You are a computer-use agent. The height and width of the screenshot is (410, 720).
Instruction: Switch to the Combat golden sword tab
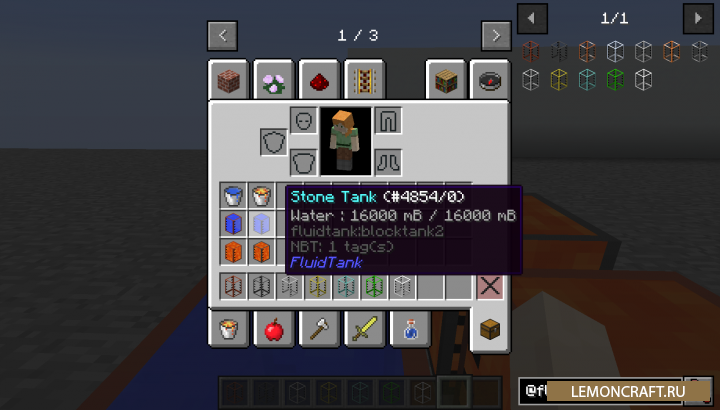(x=363, y=328)
